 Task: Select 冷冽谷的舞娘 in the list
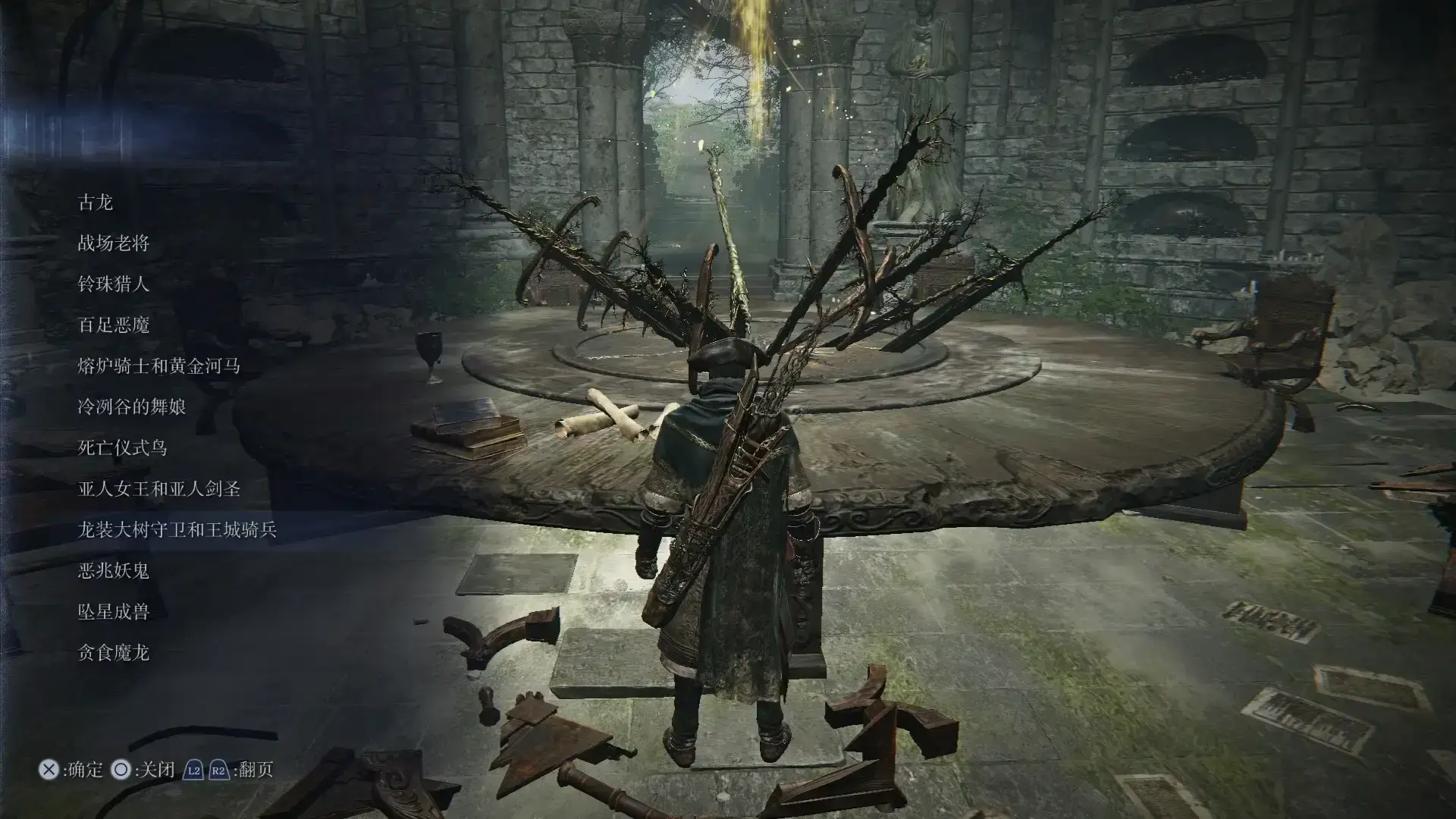pyautogui.click(x=132, y=407)
